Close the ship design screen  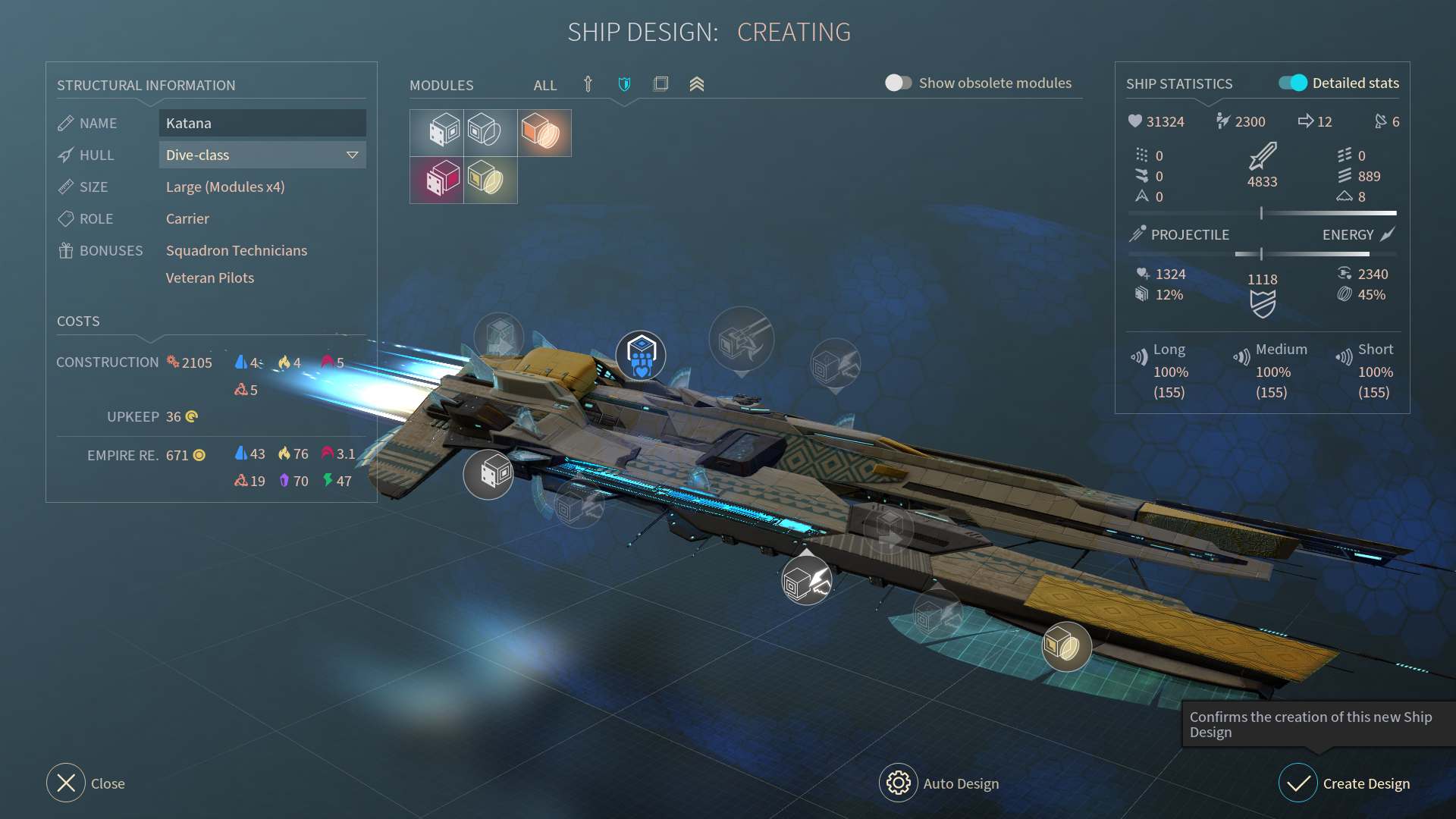(x=85, y=783)
